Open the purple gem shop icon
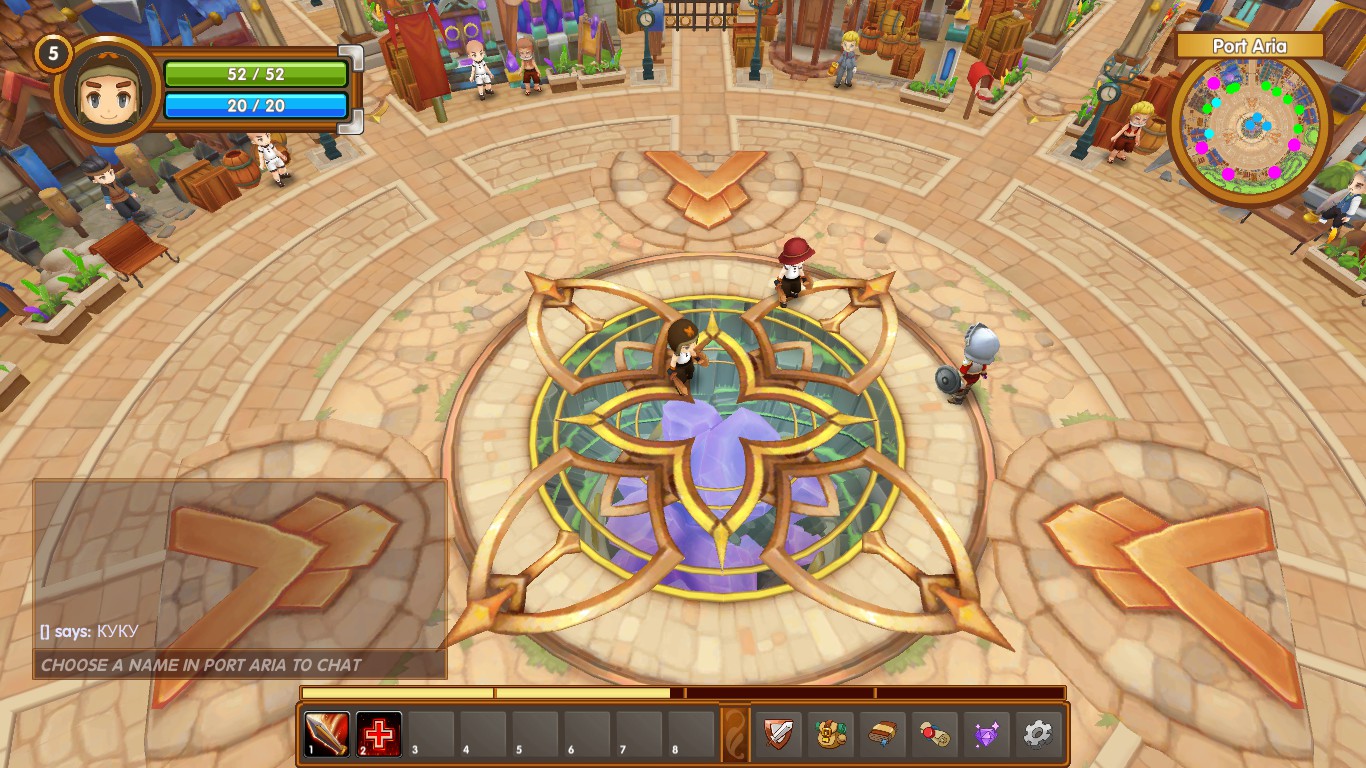The height and width of the screenshot is (768, 1366). pyautogui.click(x=986, y=735)
